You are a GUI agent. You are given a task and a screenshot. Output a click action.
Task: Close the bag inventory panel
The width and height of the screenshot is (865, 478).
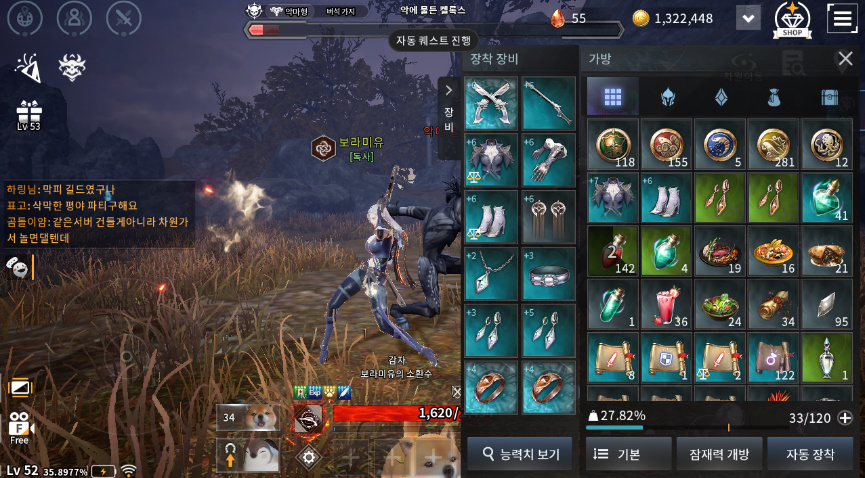pos(844,59)
